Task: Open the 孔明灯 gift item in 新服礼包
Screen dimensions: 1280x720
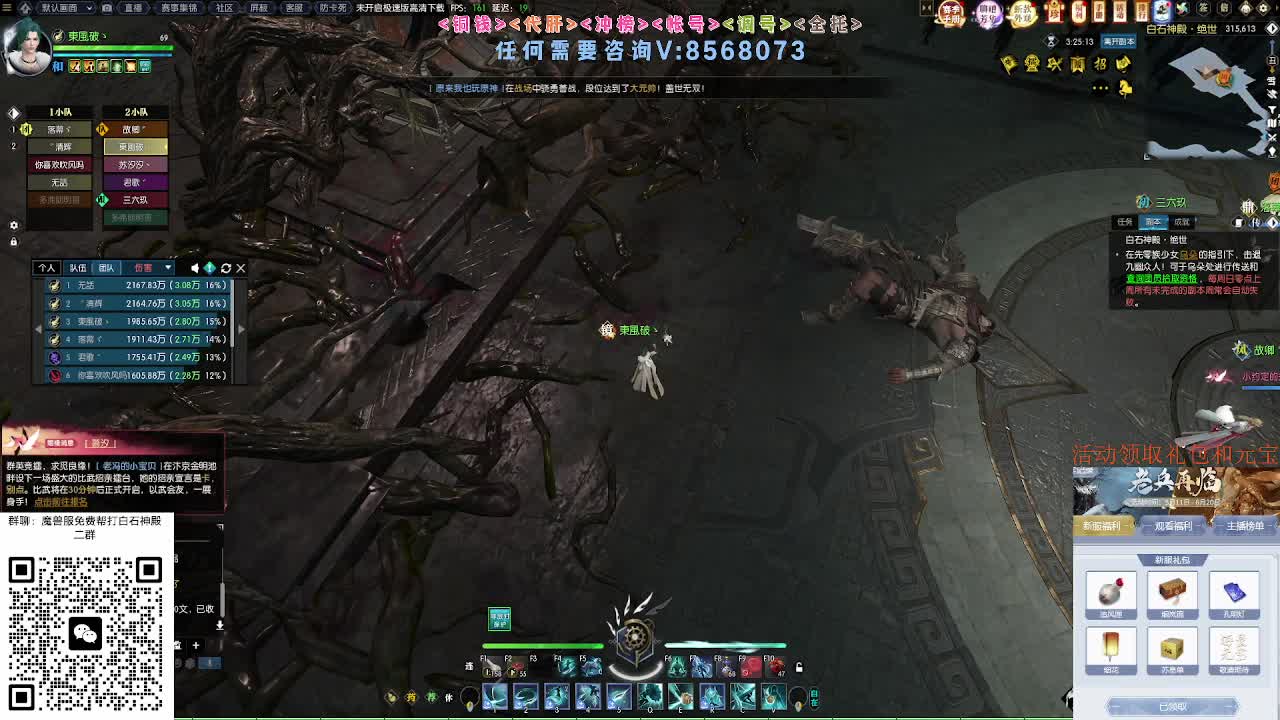Action: point(1236,592)
